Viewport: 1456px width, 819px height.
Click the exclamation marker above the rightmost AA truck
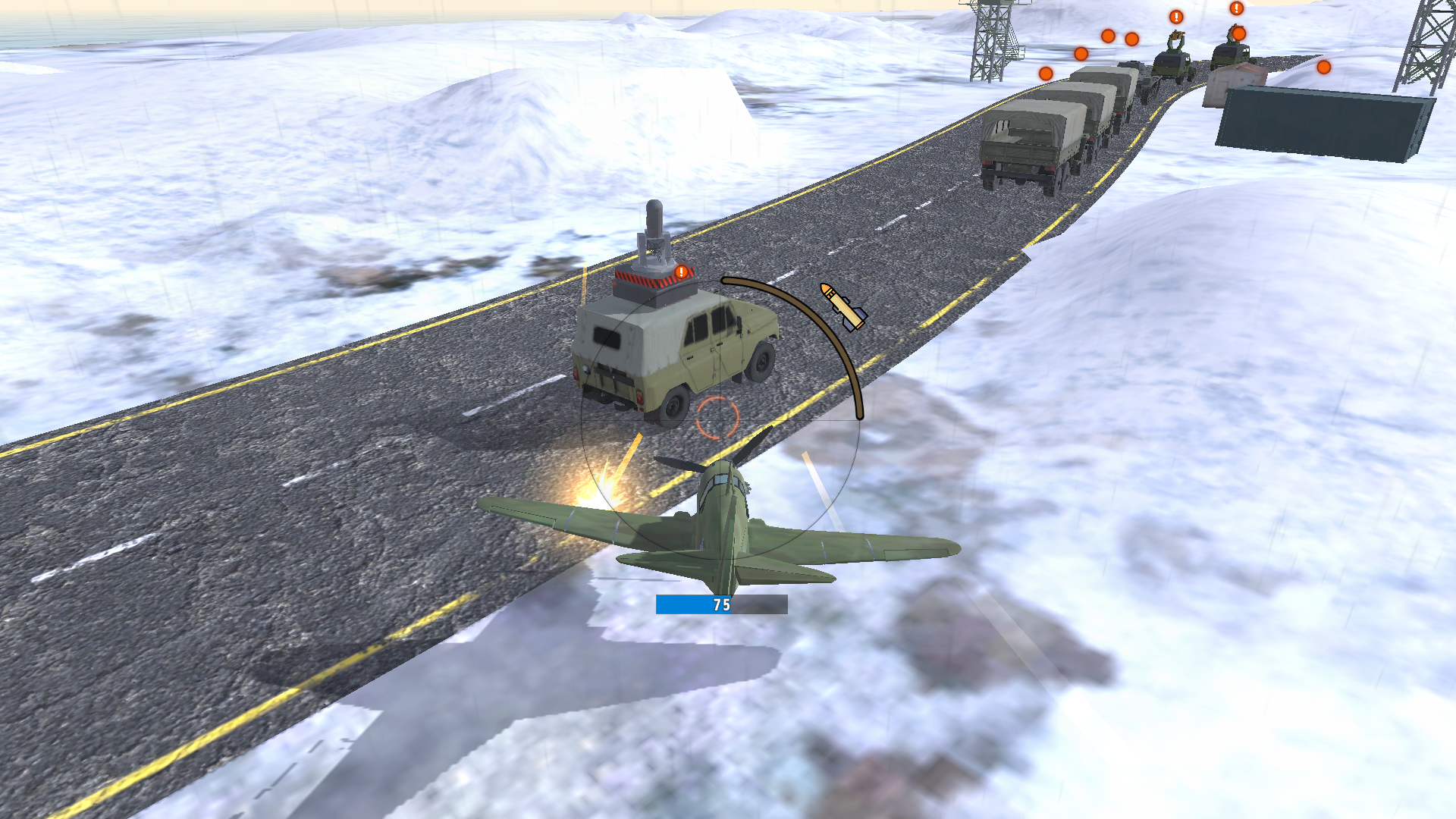[1235, 9]
